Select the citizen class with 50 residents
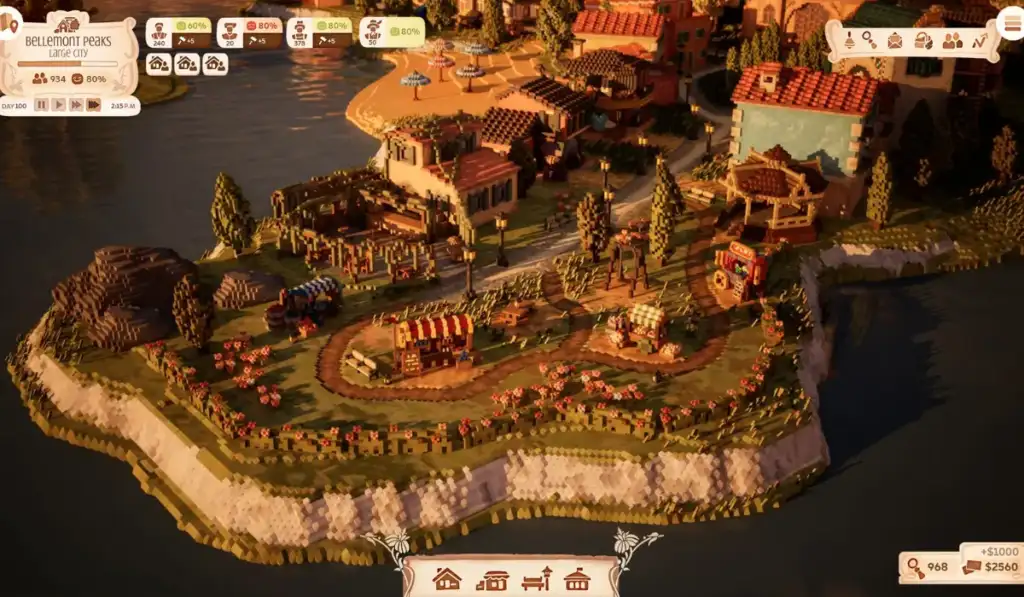 point(373,31)
